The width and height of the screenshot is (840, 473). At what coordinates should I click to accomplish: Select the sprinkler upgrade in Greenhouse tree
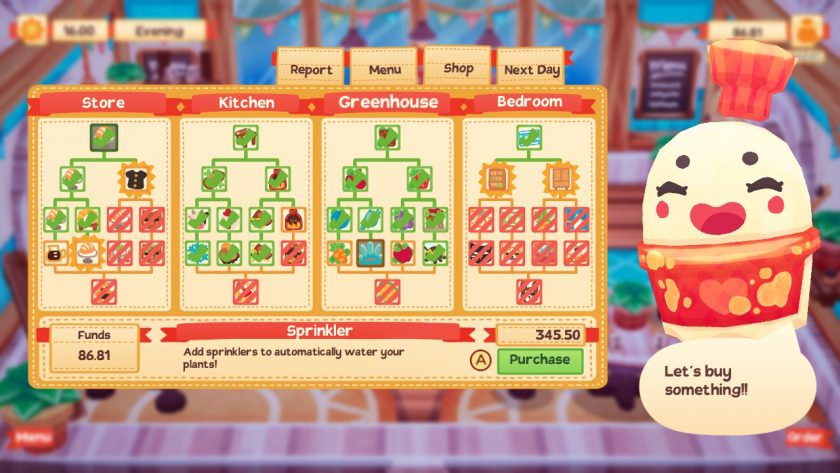coord(372,253)
